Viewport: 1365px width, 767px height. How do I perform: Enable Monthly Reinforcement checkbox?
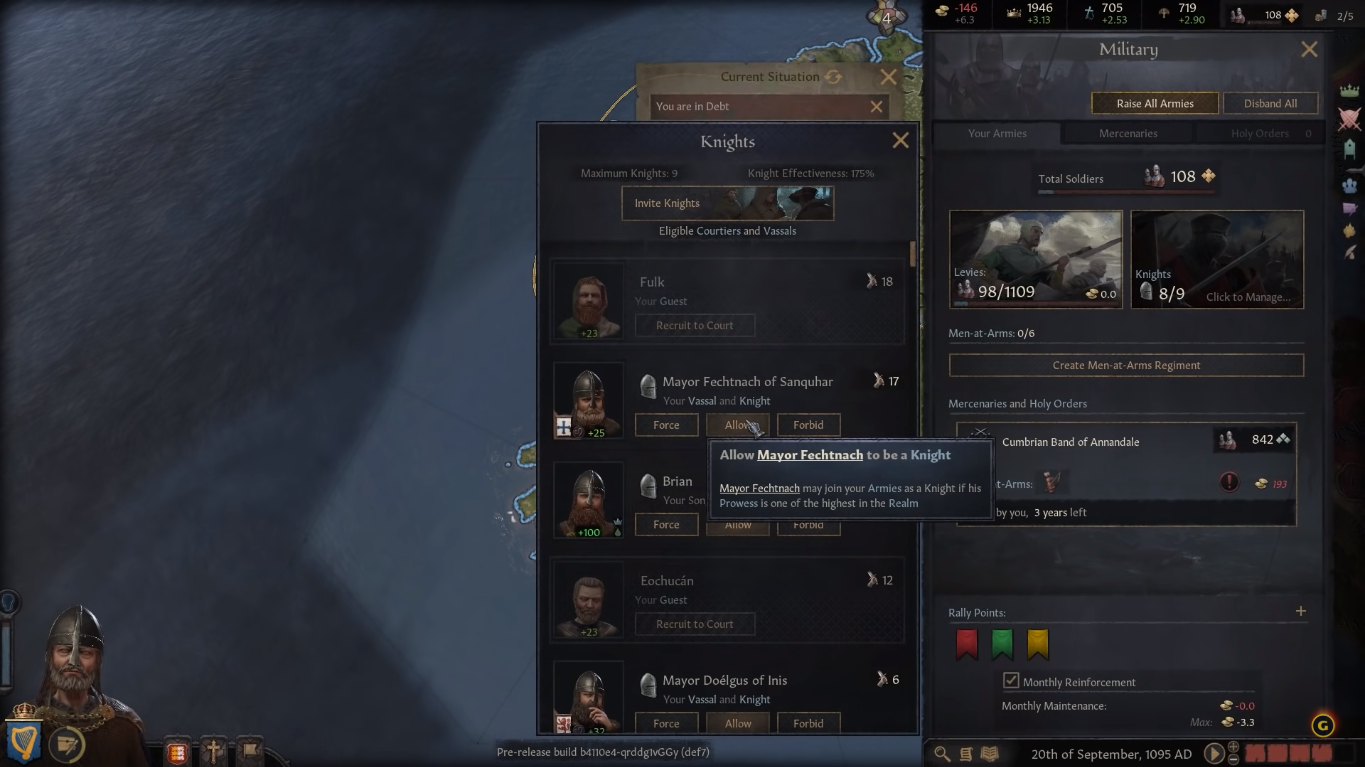pyautogui.click(x=1013, y=681)
